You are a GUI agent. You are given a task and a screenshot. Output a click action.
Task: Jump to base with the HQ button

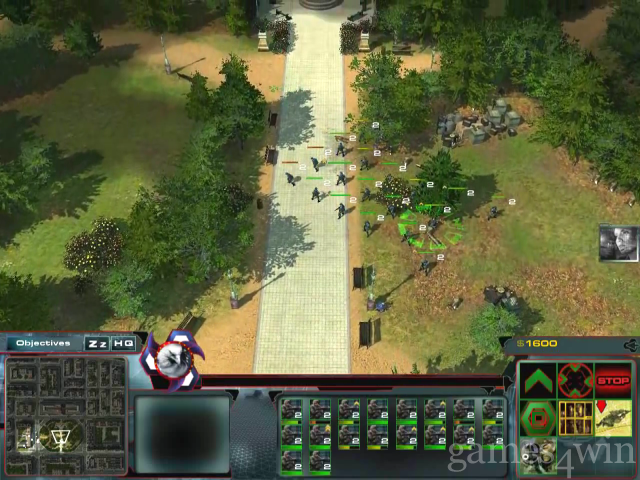point(123,343)
